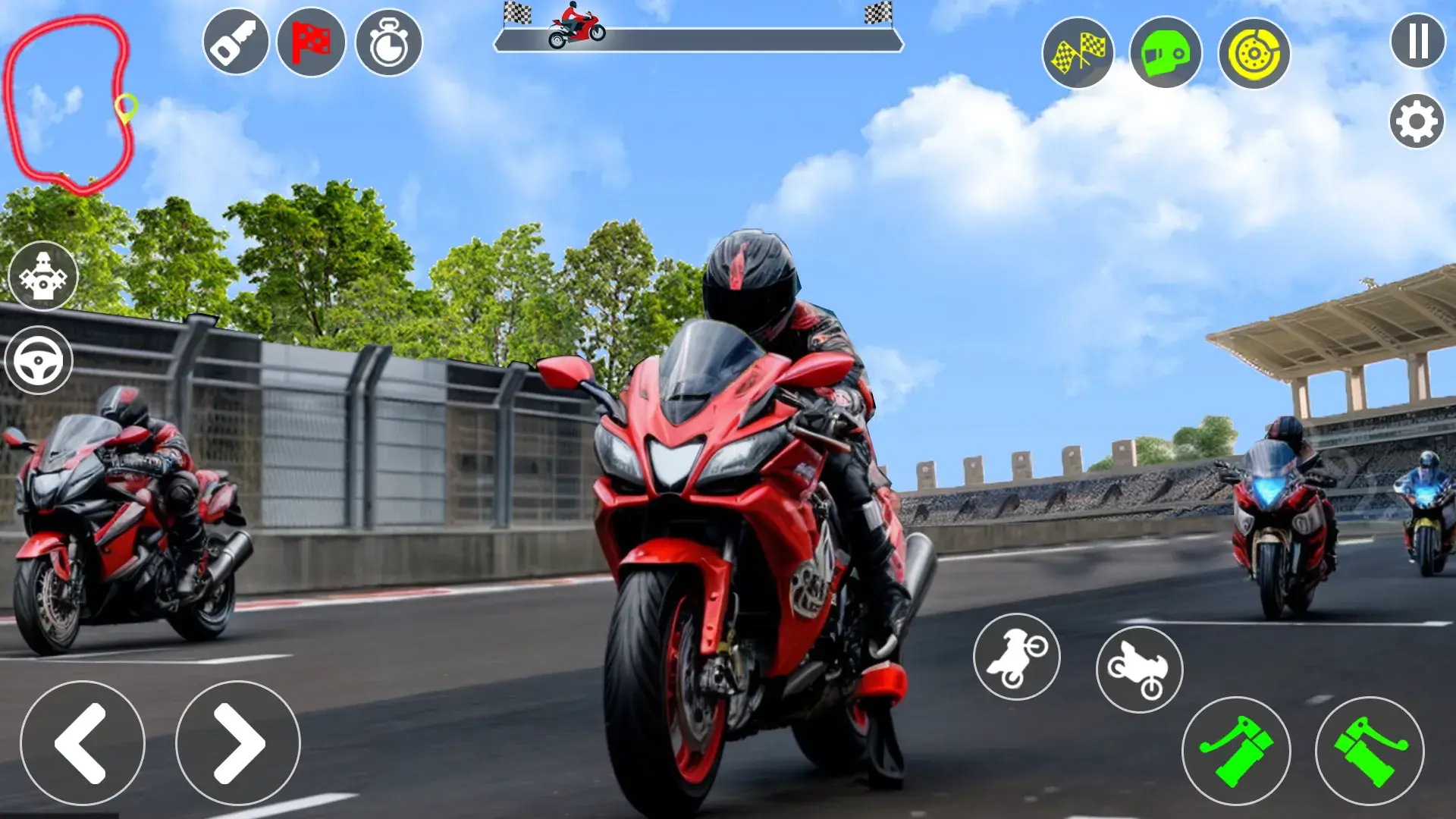This screenshot has width=1456, height=819.
Task: Tap the yellow crossed racing flags icon
Action: tap(1078, 53)
